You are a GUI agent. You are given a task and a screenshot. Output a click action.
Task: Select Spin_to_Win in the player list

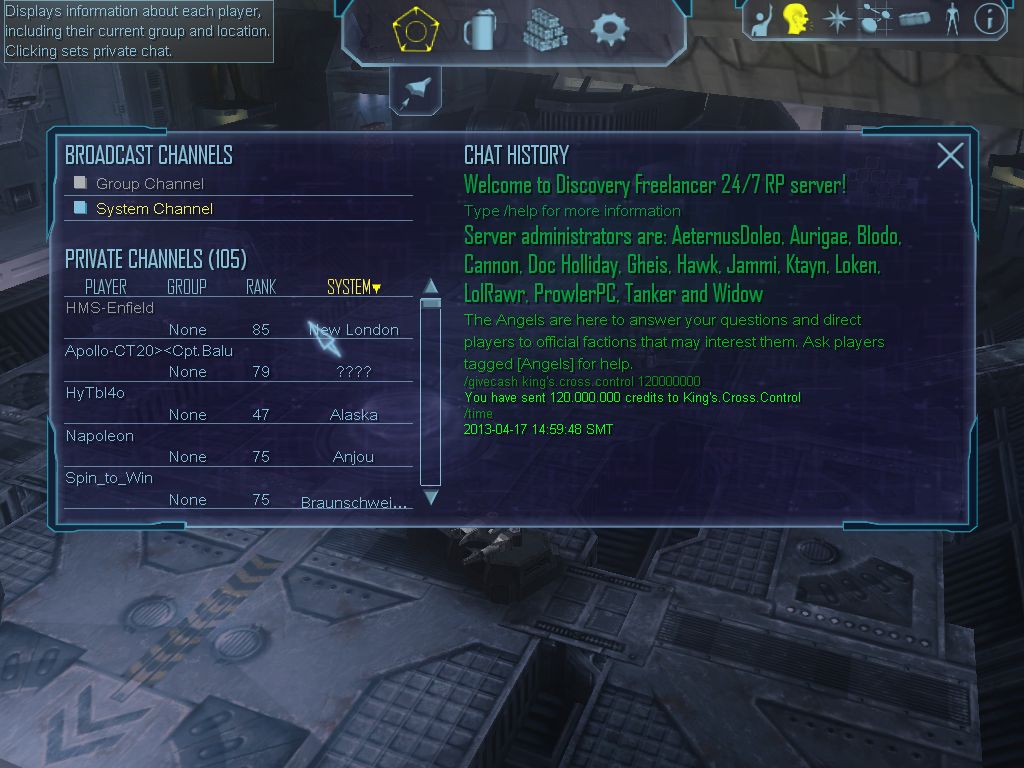109,478
